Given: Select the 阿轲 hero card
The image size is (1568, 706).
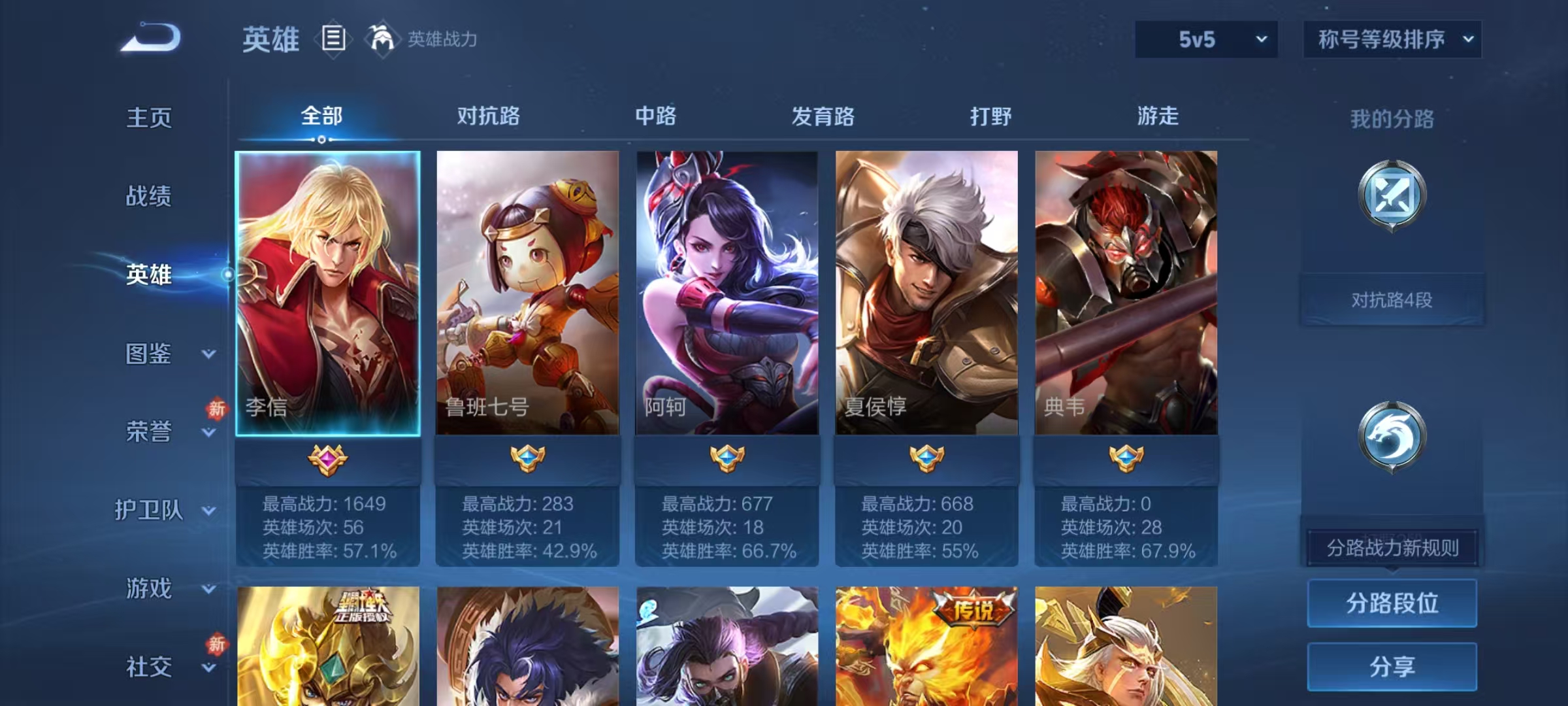Looking at the screenshot, I should 727,294.
